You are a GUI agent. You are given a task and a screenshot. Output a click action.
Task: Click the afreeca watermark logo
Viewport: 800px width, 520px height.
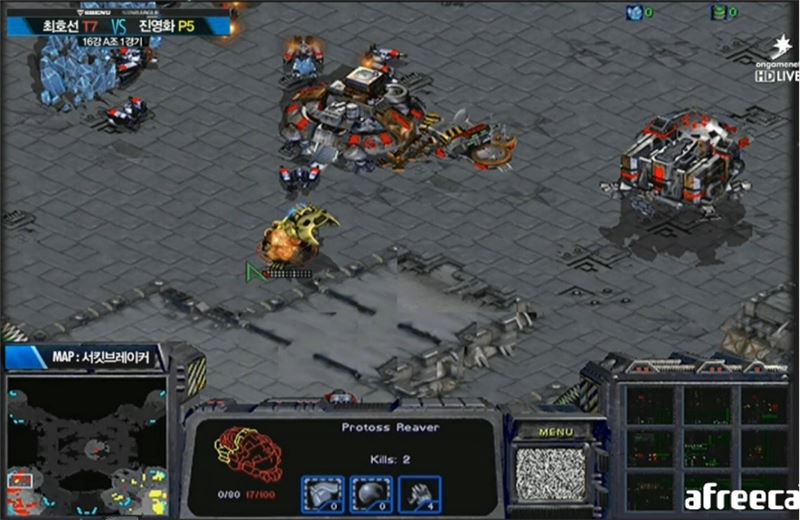click(740, 498)
